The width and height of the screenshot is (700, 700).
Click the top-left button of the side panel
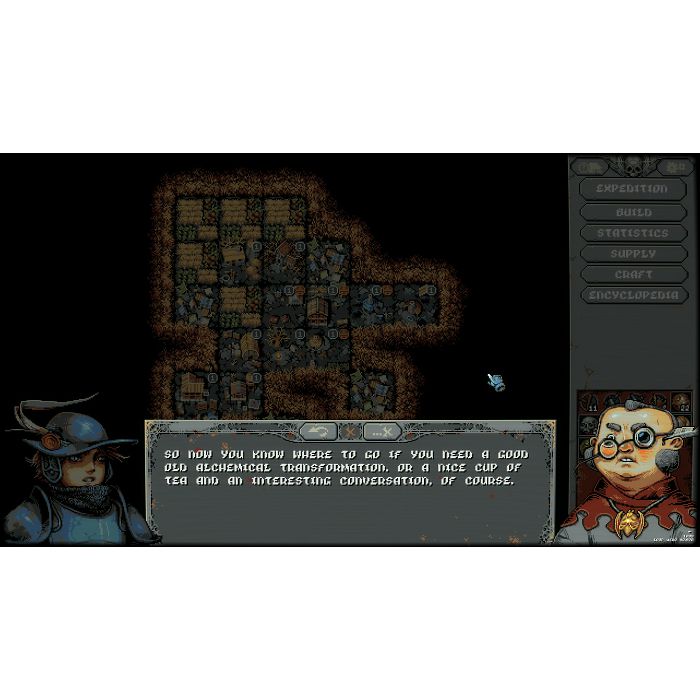(x=590, y=167)
